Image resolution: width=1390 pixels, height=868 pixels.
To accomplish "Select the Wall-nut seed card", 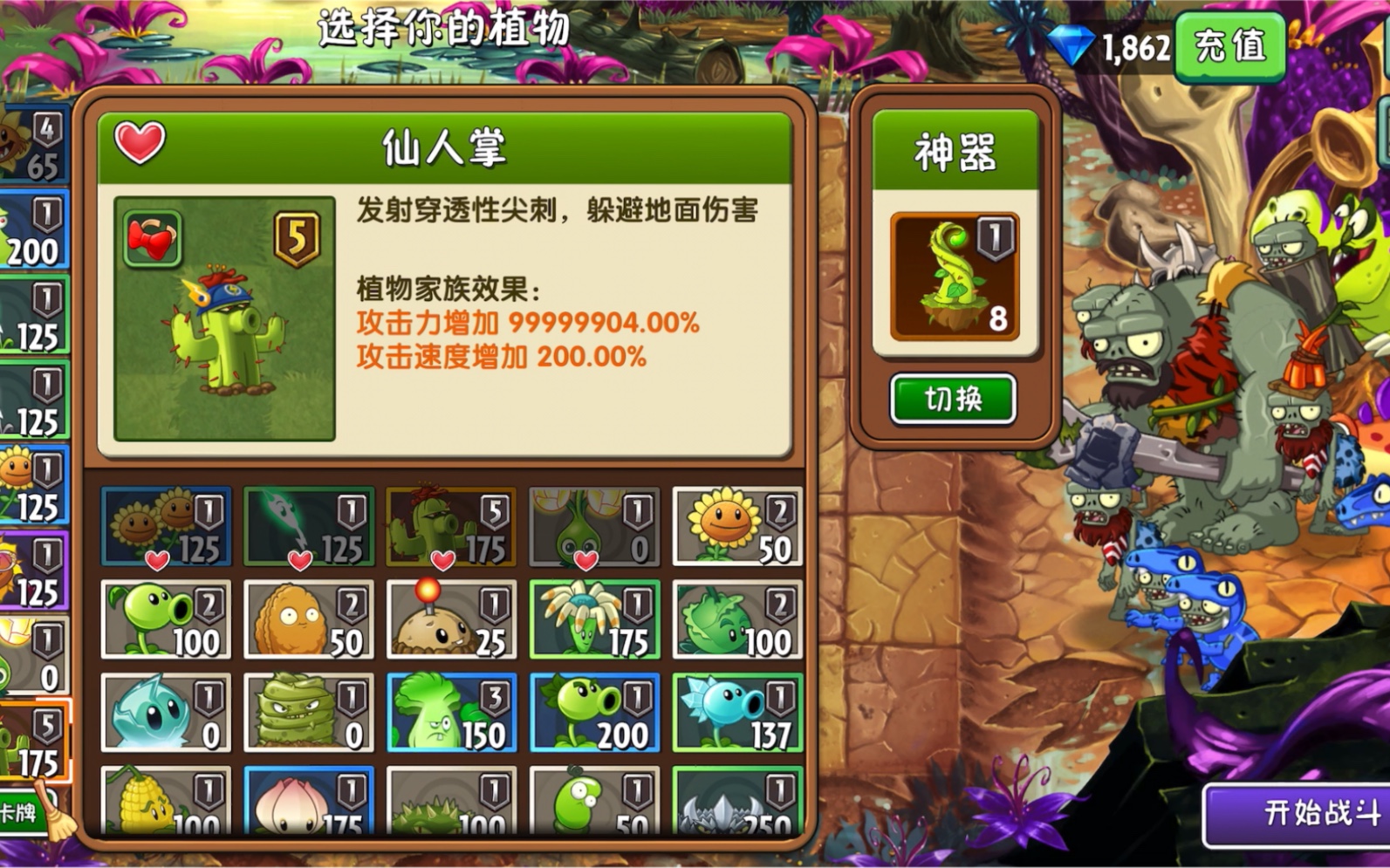I will [308, 619].
